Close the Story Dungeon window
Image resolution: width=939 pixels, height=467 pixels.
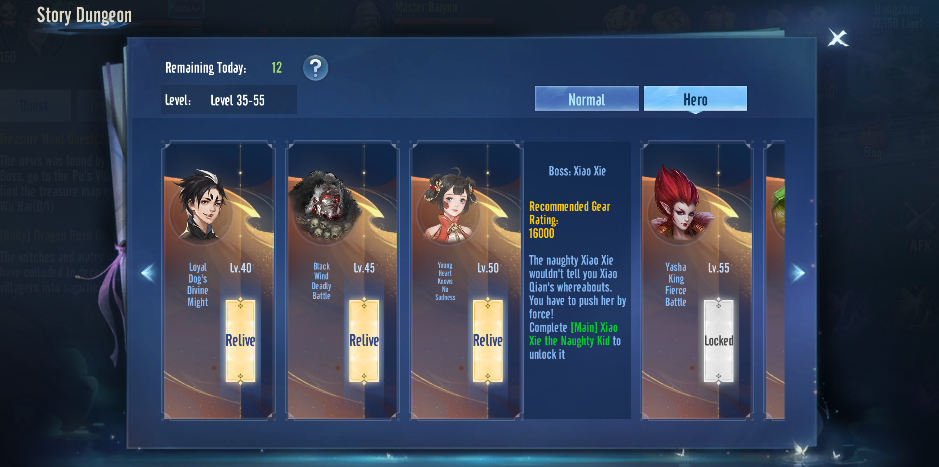coord(837,39)
